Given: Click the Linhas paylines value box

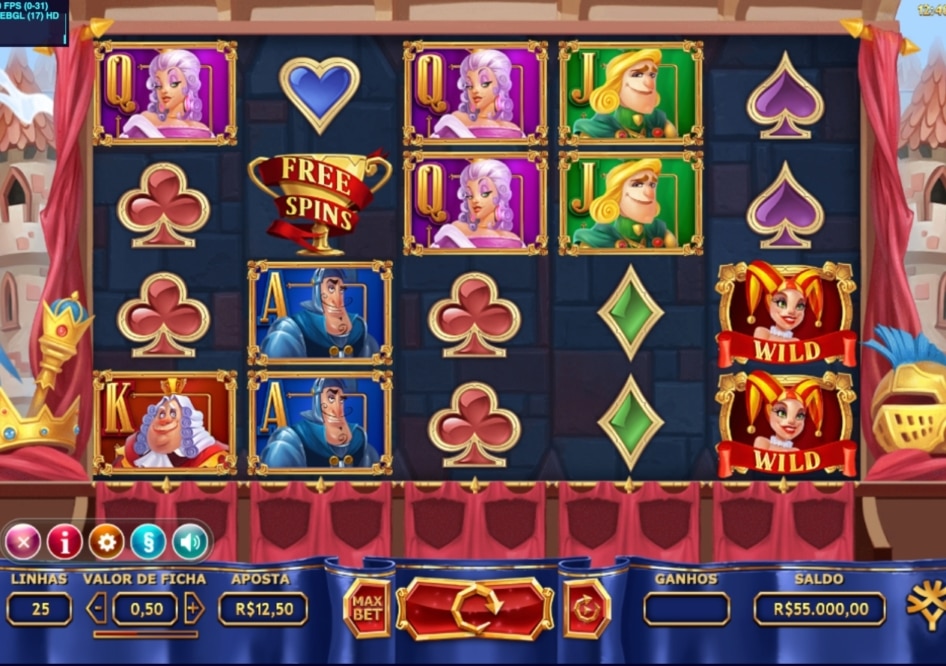Looking at the screenshot, I should point(39,608).
